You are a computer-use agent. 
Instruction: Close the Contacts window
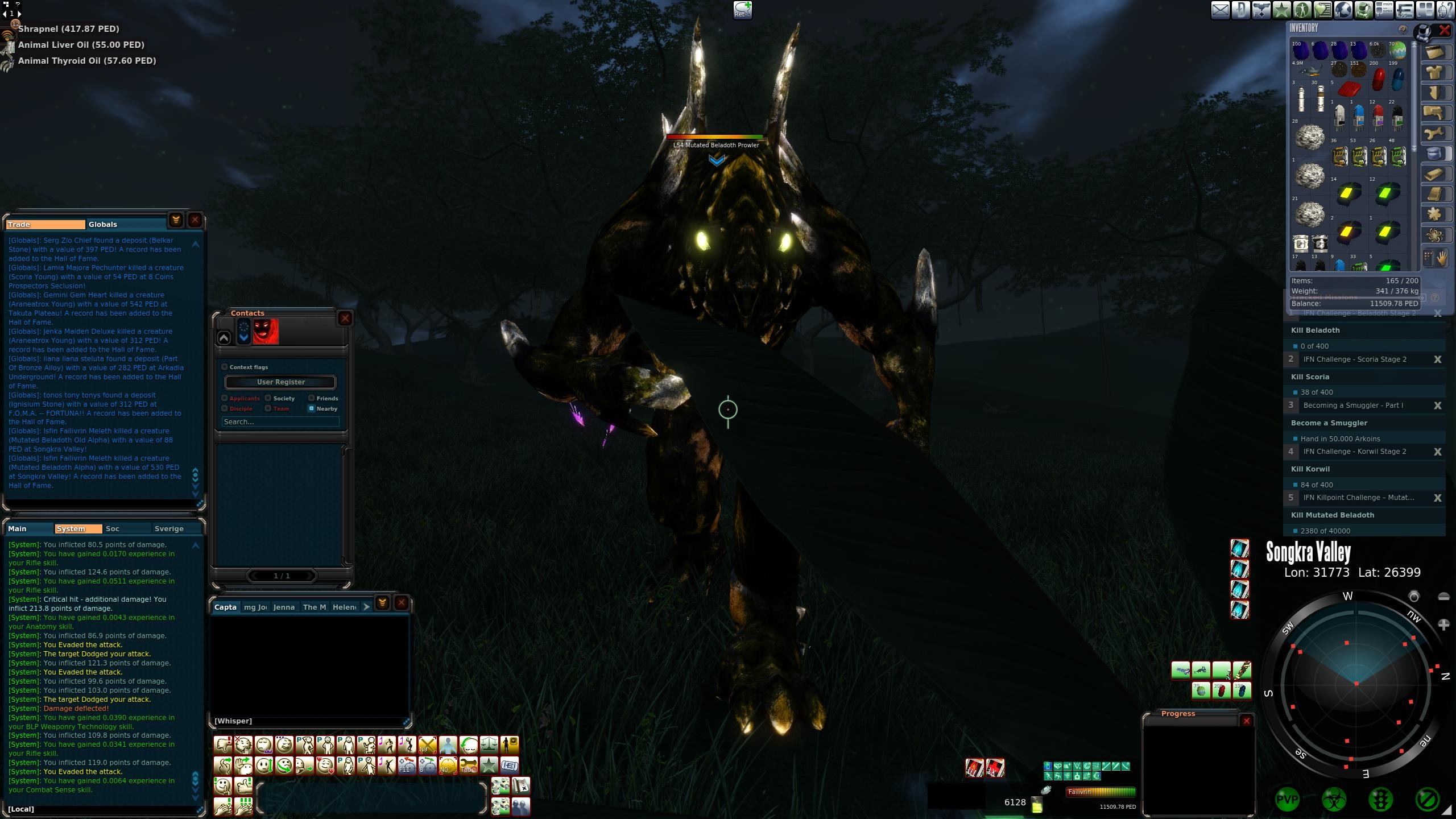tap(345, 318)
